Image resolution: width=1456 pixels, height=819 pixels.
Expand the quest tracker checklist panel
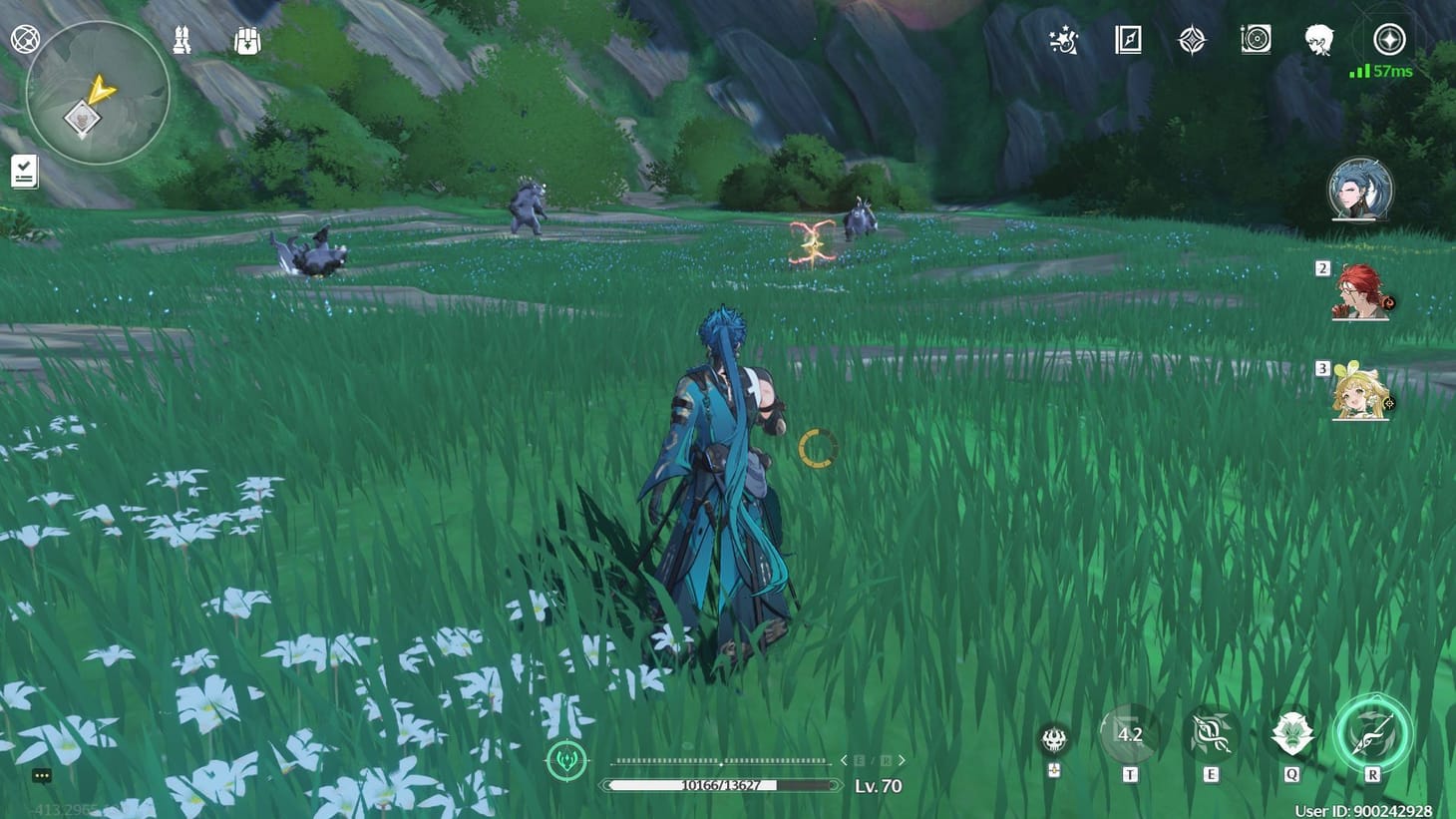23,169
